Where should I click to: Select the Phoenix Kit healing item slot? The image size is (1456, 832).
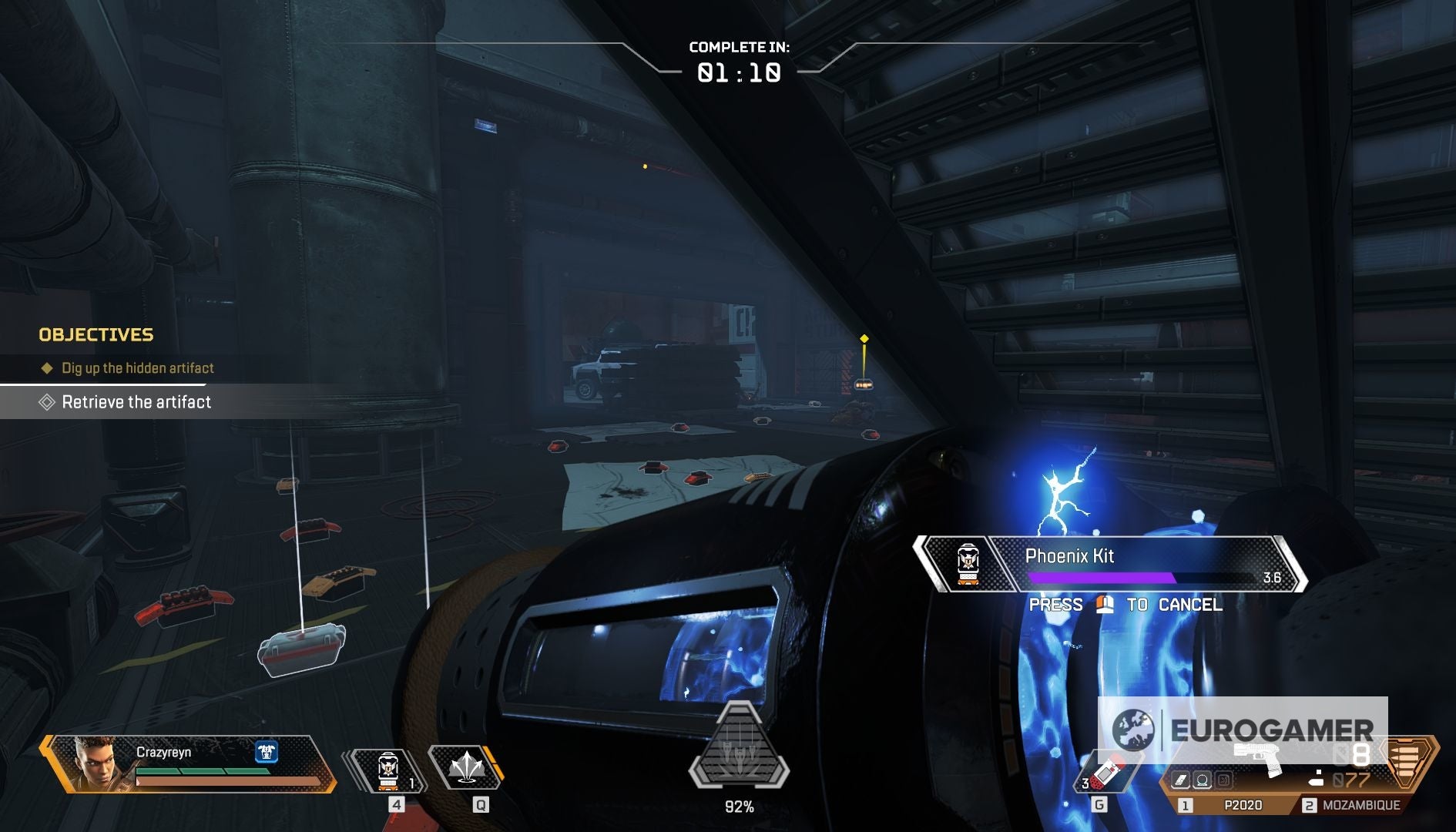(x=387, y=770)
